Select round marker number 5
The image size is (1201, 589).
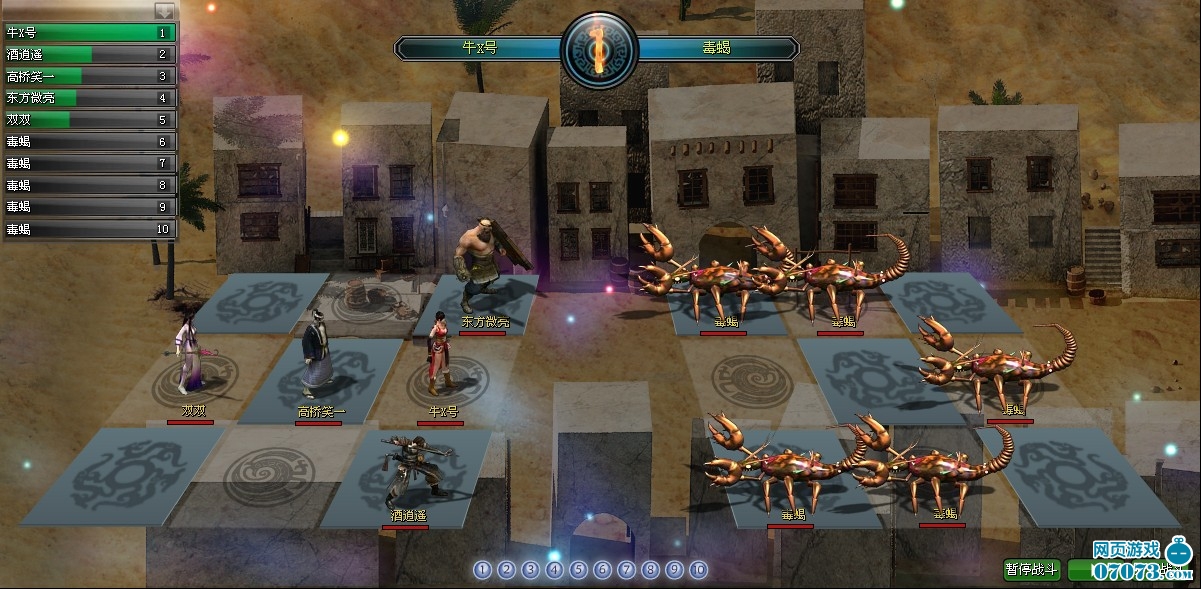[579, 570]
